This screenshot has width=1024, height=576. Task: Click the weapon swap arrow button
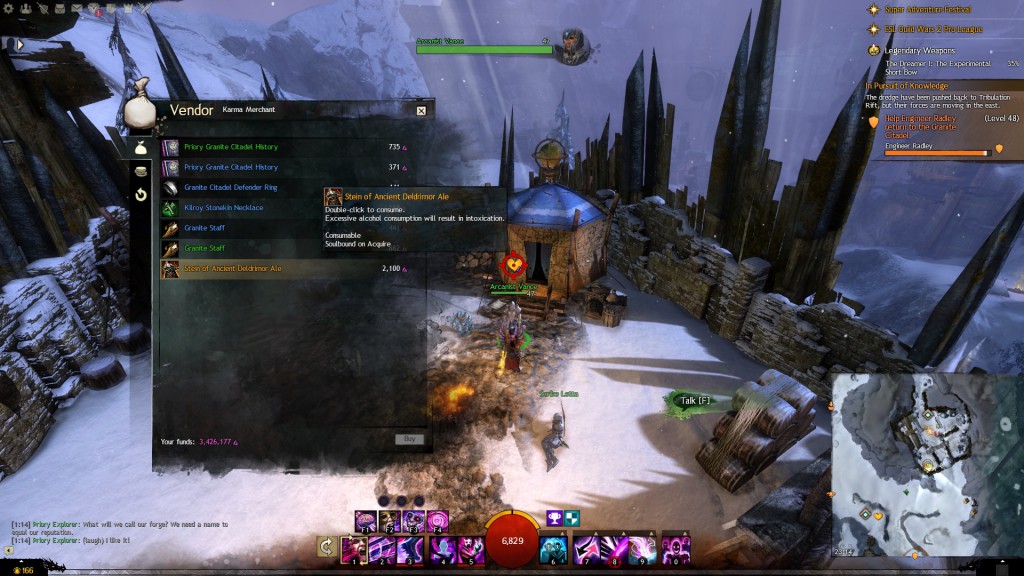click(325, 547)
